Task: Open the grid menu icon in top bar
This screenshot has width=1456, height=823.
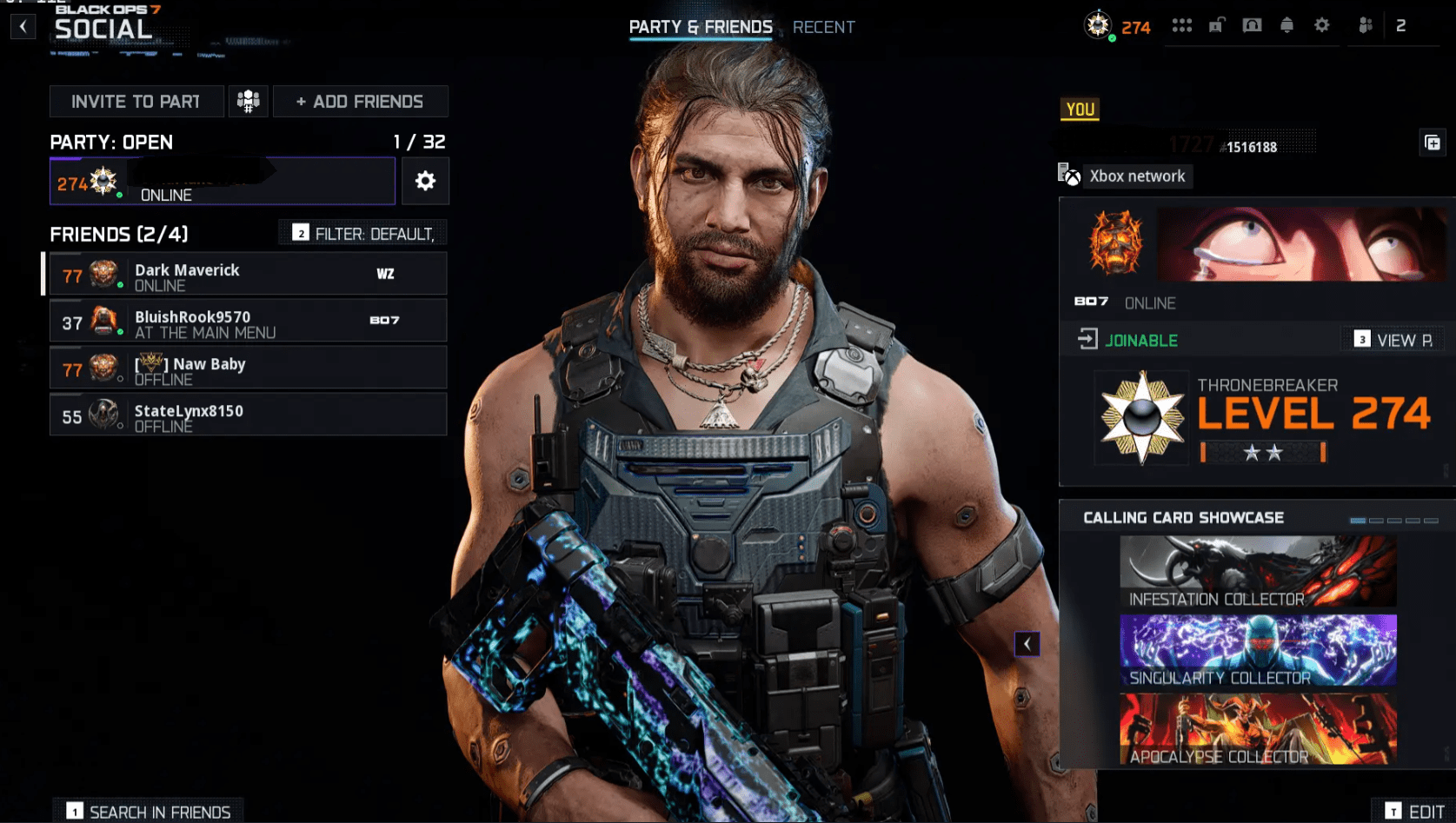Action: pos(1181,25)
